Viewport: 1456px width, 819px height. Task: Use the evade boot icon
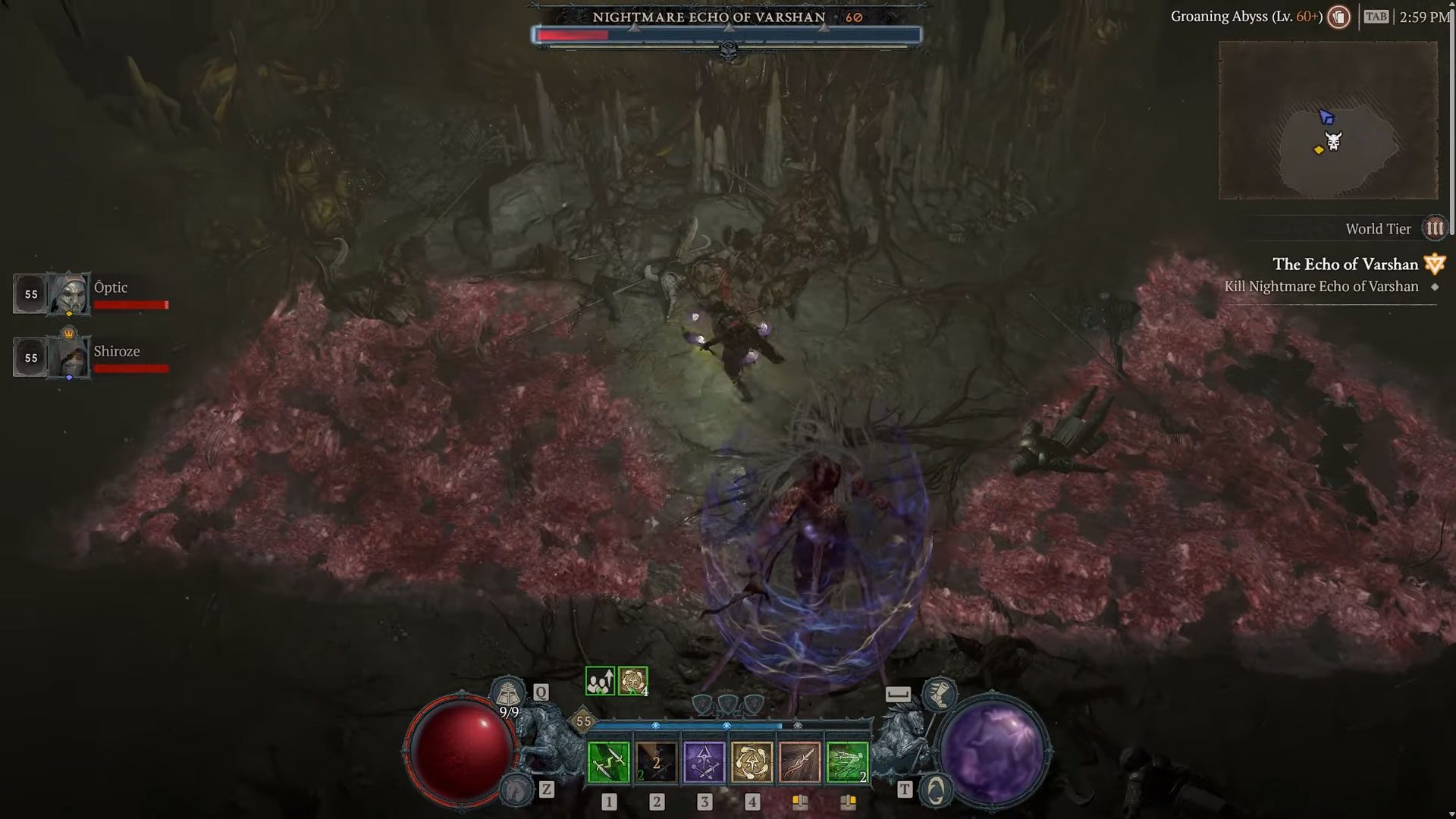(x=939, y=694)
